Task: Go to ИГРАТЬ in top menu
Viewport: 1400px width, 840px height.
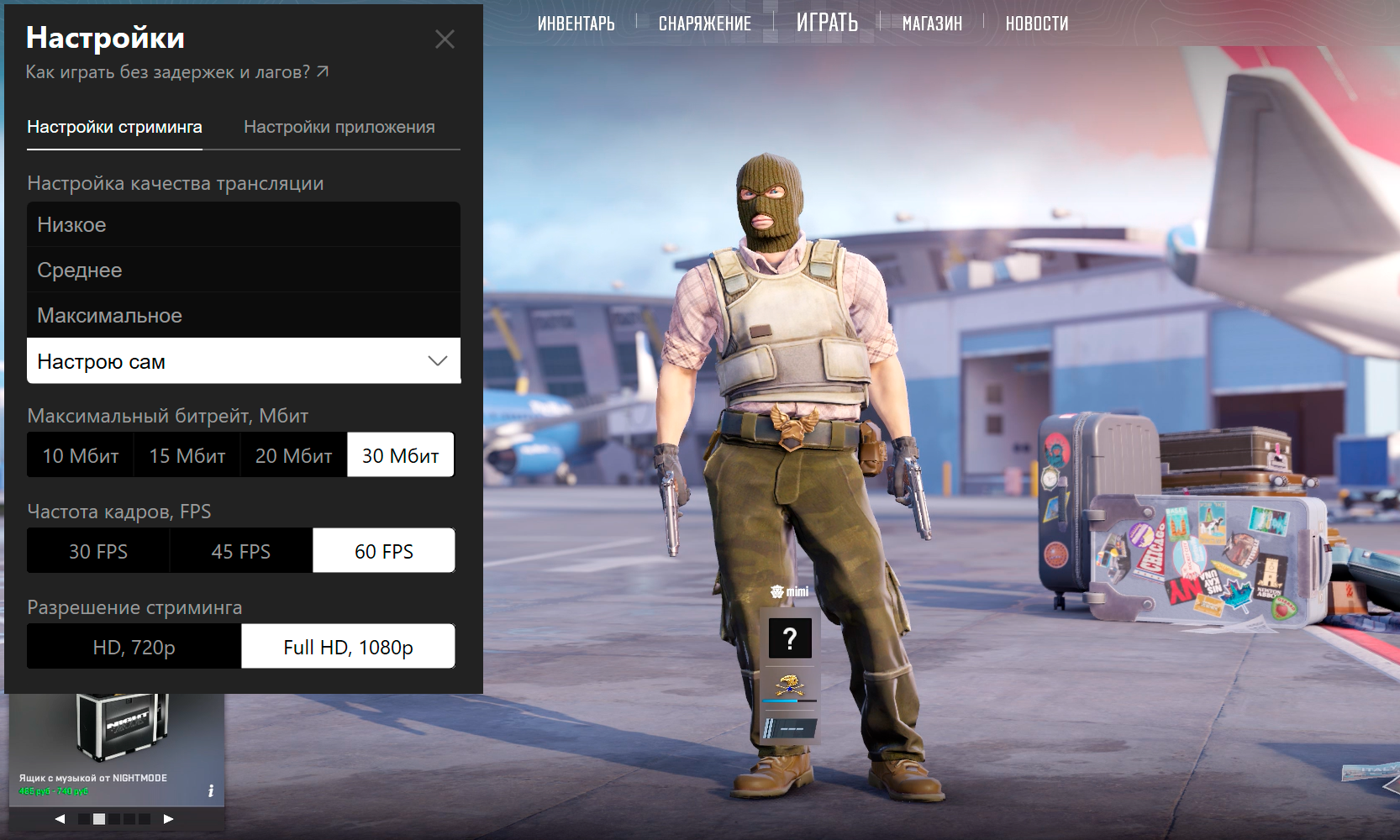Action: pos(827,23)
